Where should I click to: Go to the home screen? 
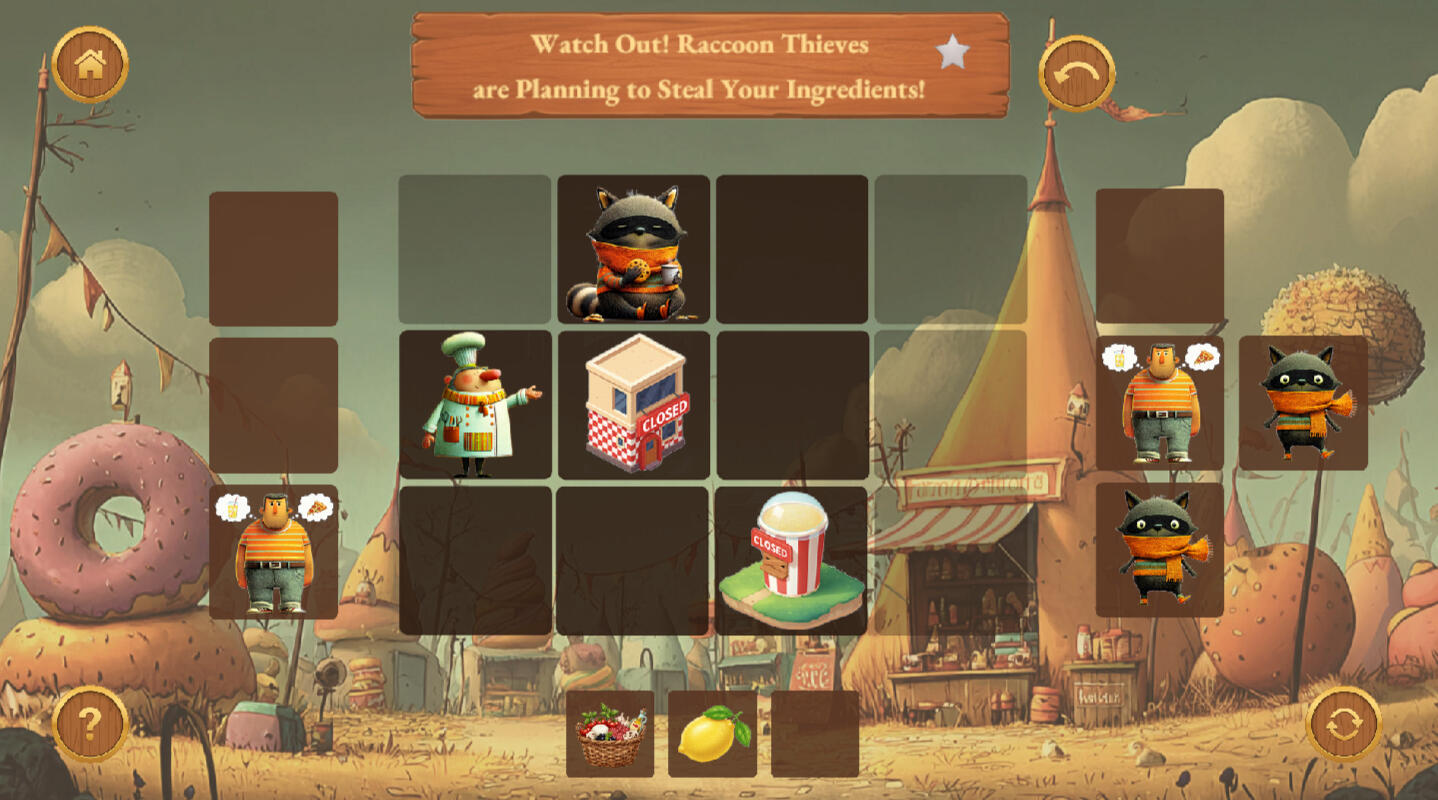(90, 65)
